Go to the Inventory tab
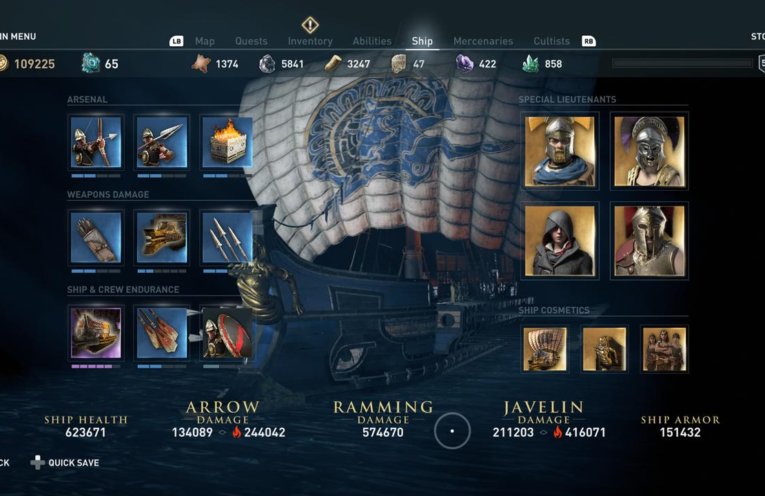This screenshot has width=765, height=496. tap(310, 41)
